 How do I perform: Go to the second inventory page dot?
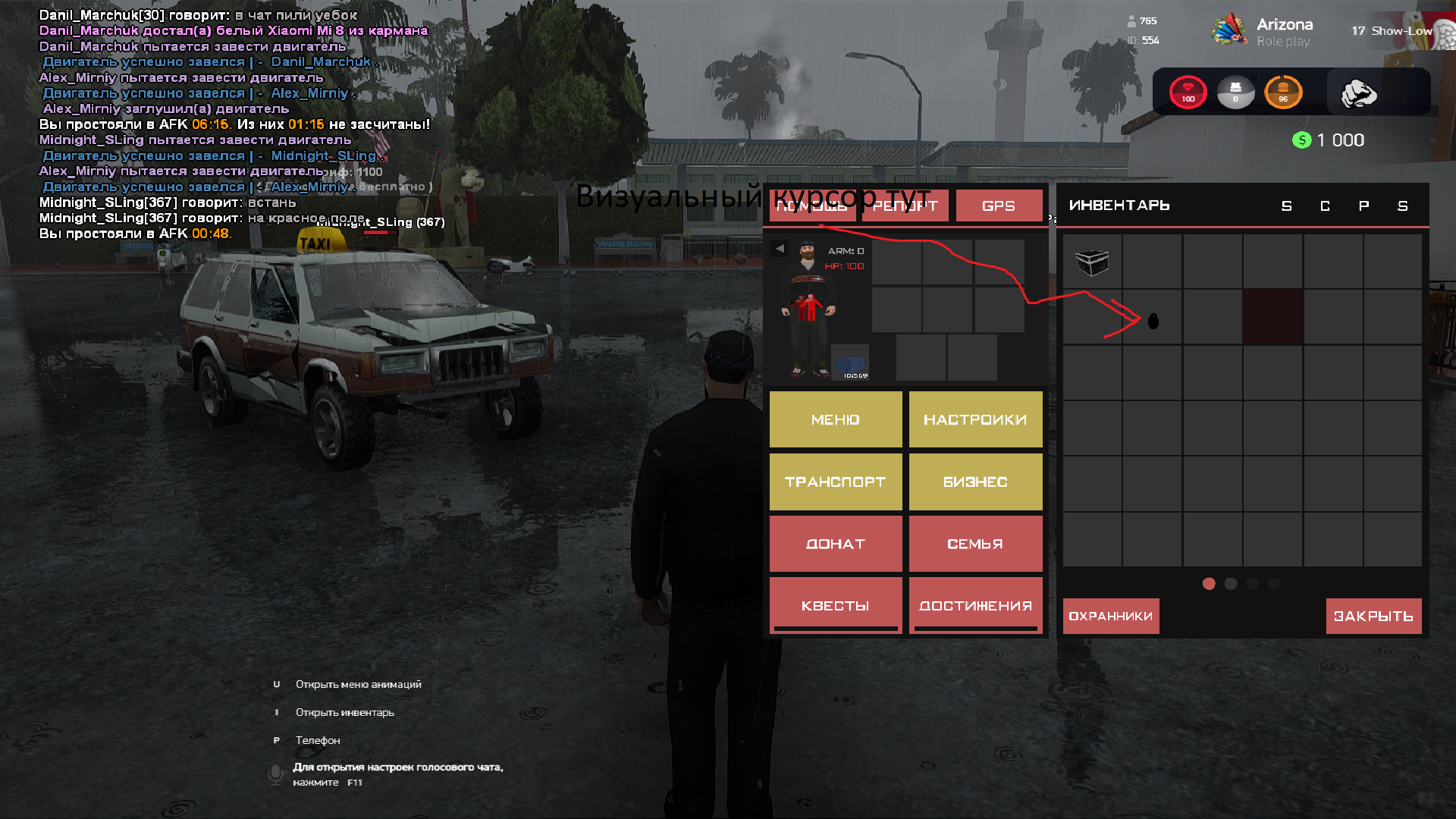(1231, 584)
